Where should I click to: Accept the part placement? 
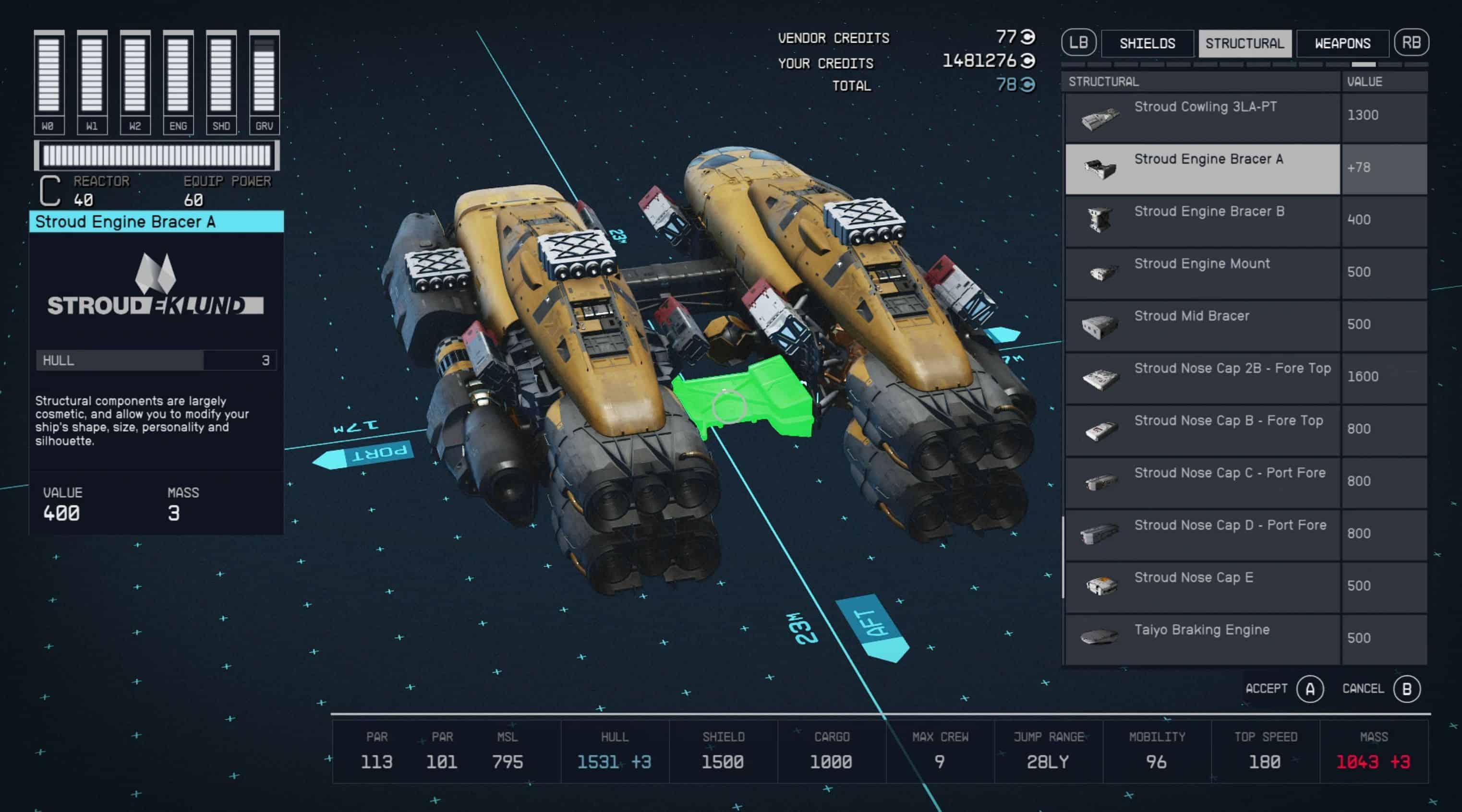pyautogui.click(x=1309, y=689)
